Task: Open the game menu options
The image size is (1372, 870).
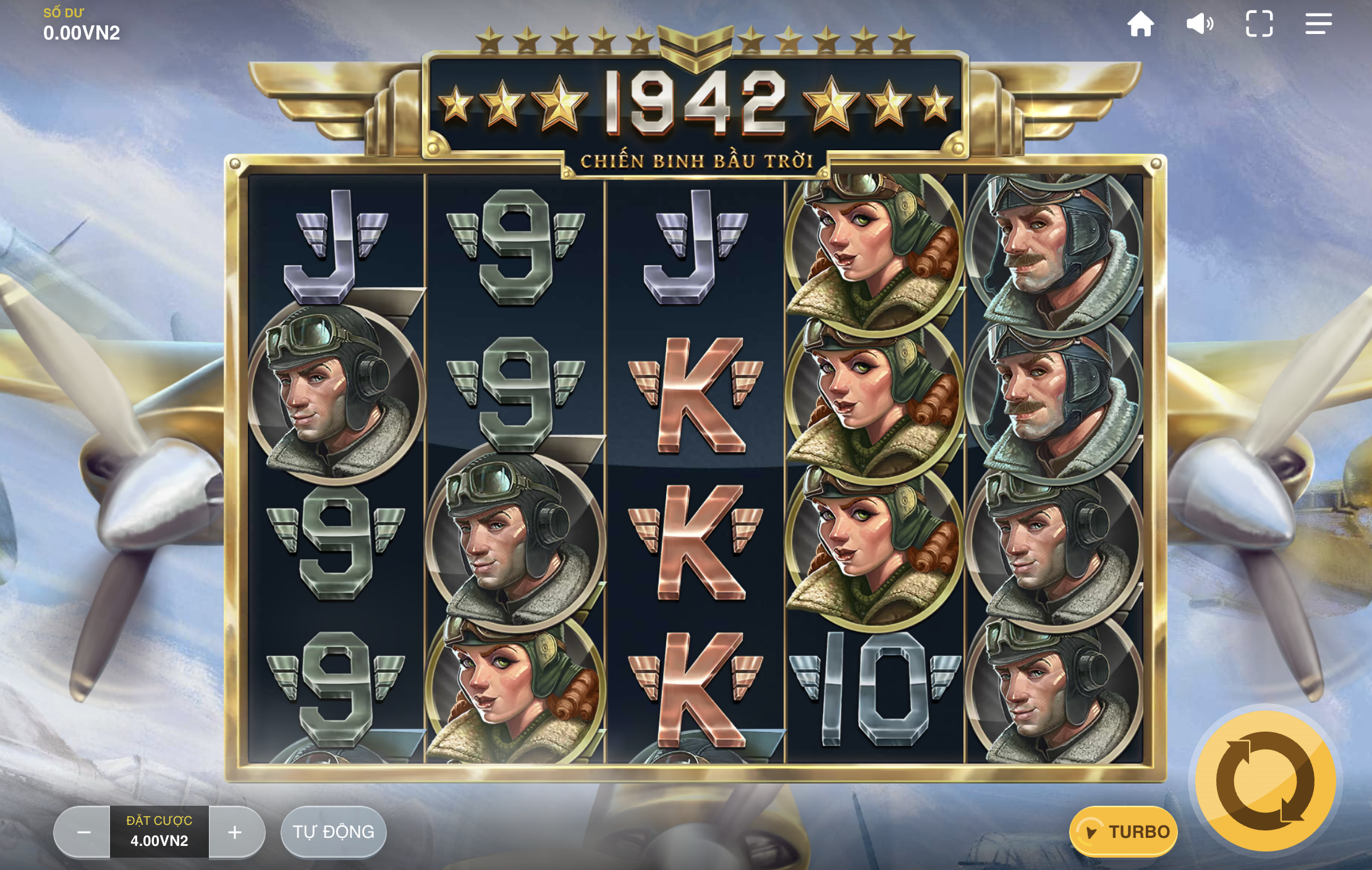Action: coord(1319,24)
